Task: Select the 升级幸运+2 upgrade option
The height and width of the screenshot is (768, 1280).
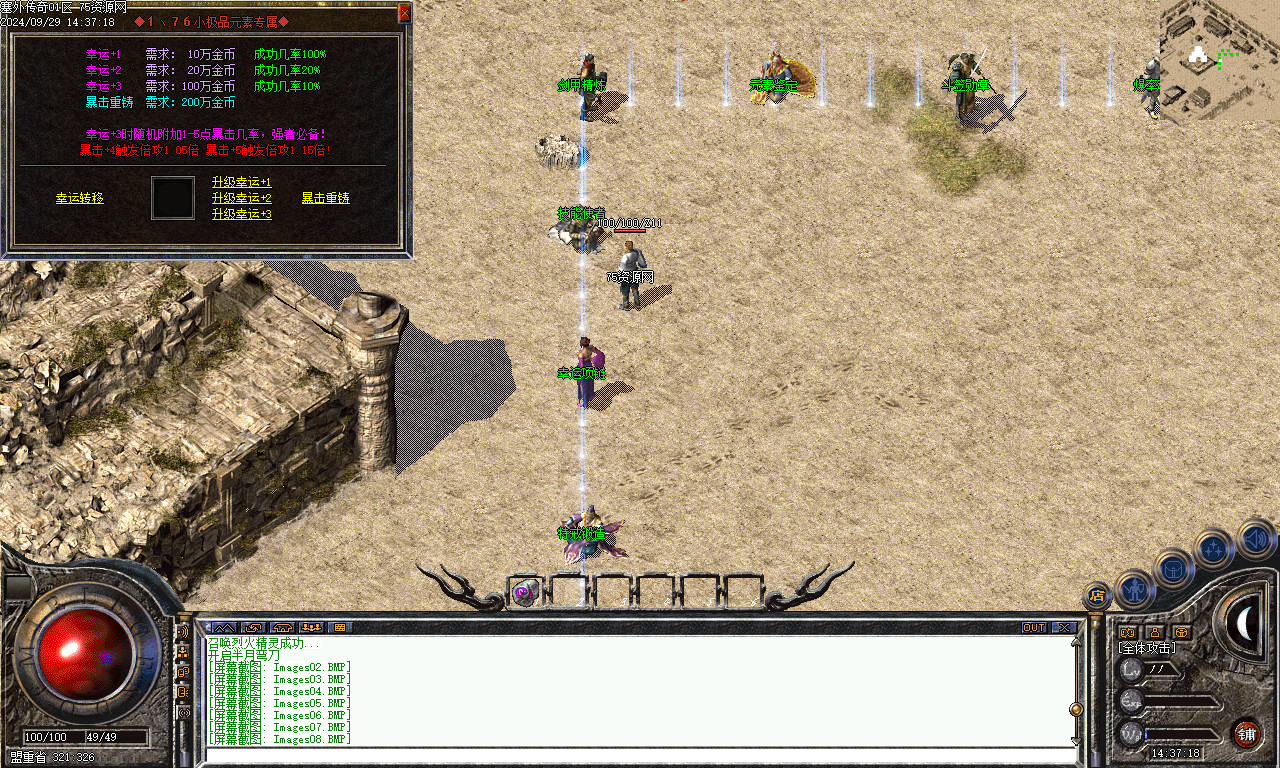Action: (x=241, y=198)
